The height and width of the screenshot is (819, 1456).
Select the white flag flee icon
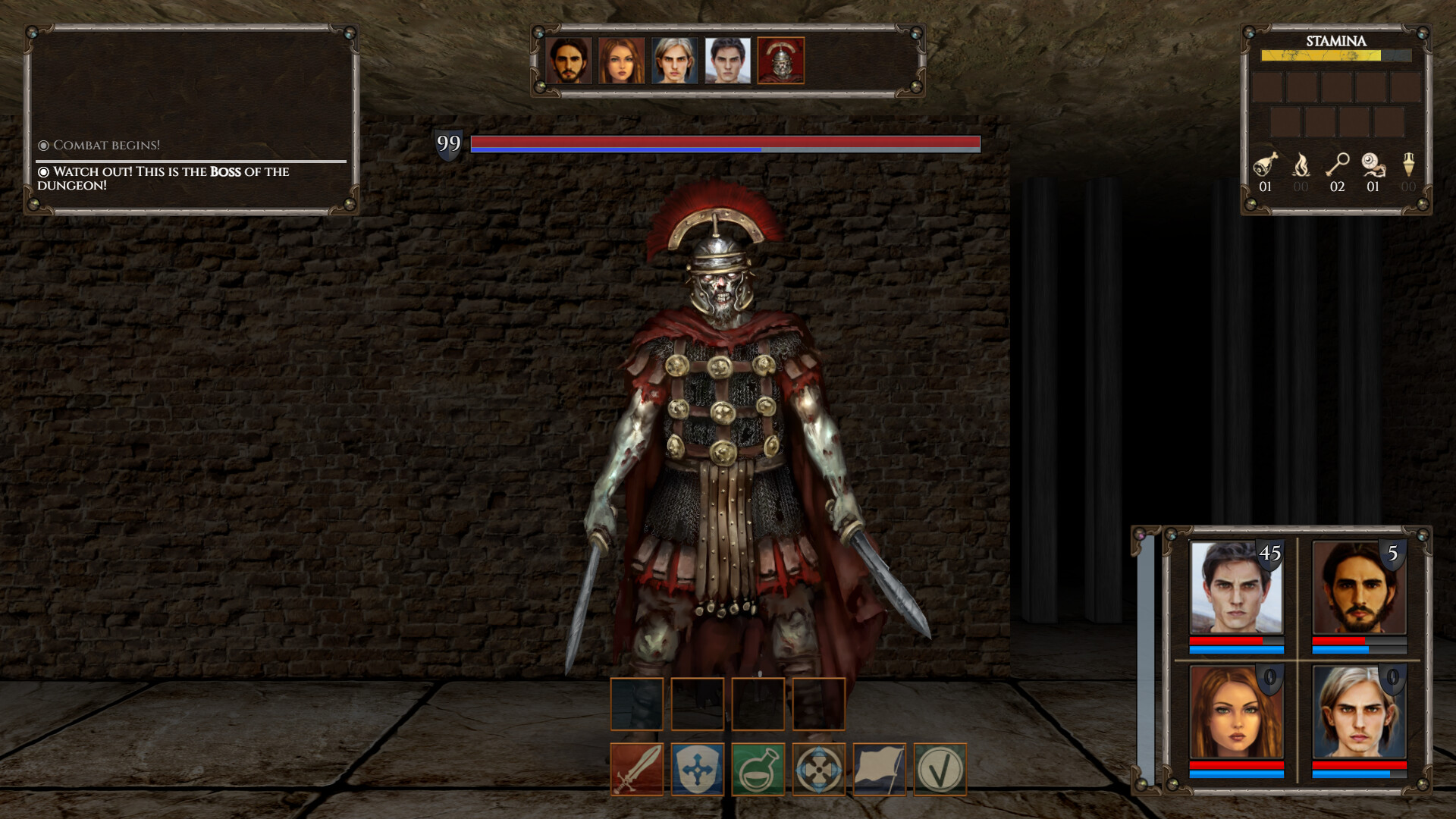880,769
